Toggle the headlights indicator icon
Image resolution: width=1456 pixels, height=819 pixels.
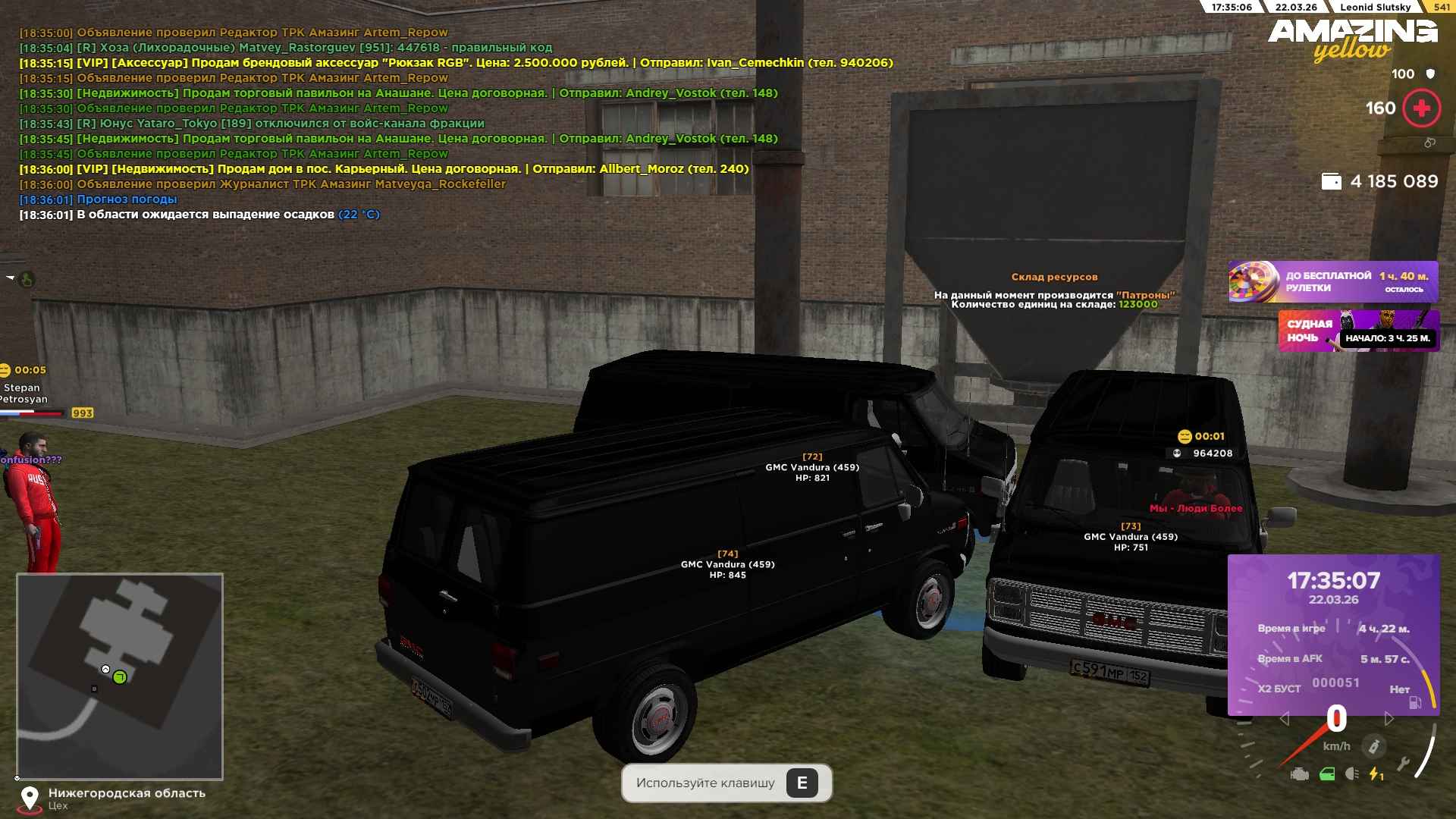coord(1351,774)
